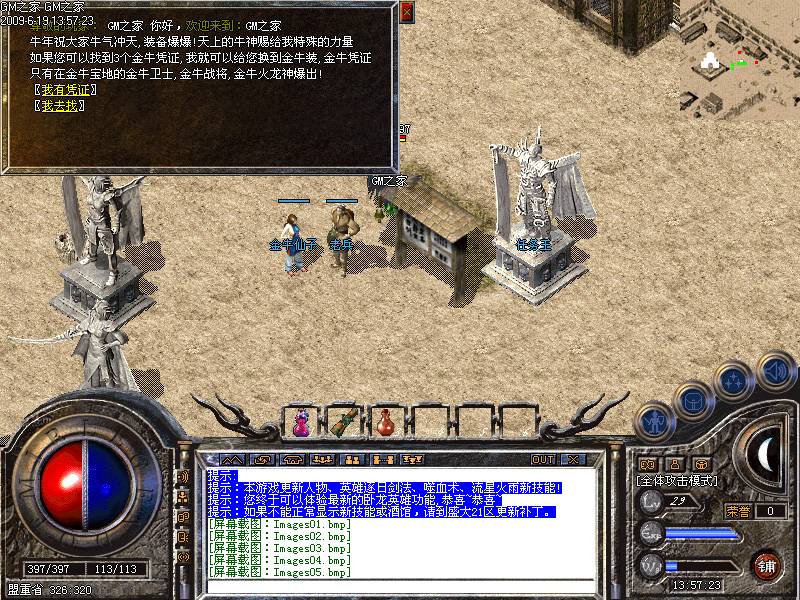Close the NPC dialogue window
The width and height of the screenshot is (800, 600).
point(406,13)
